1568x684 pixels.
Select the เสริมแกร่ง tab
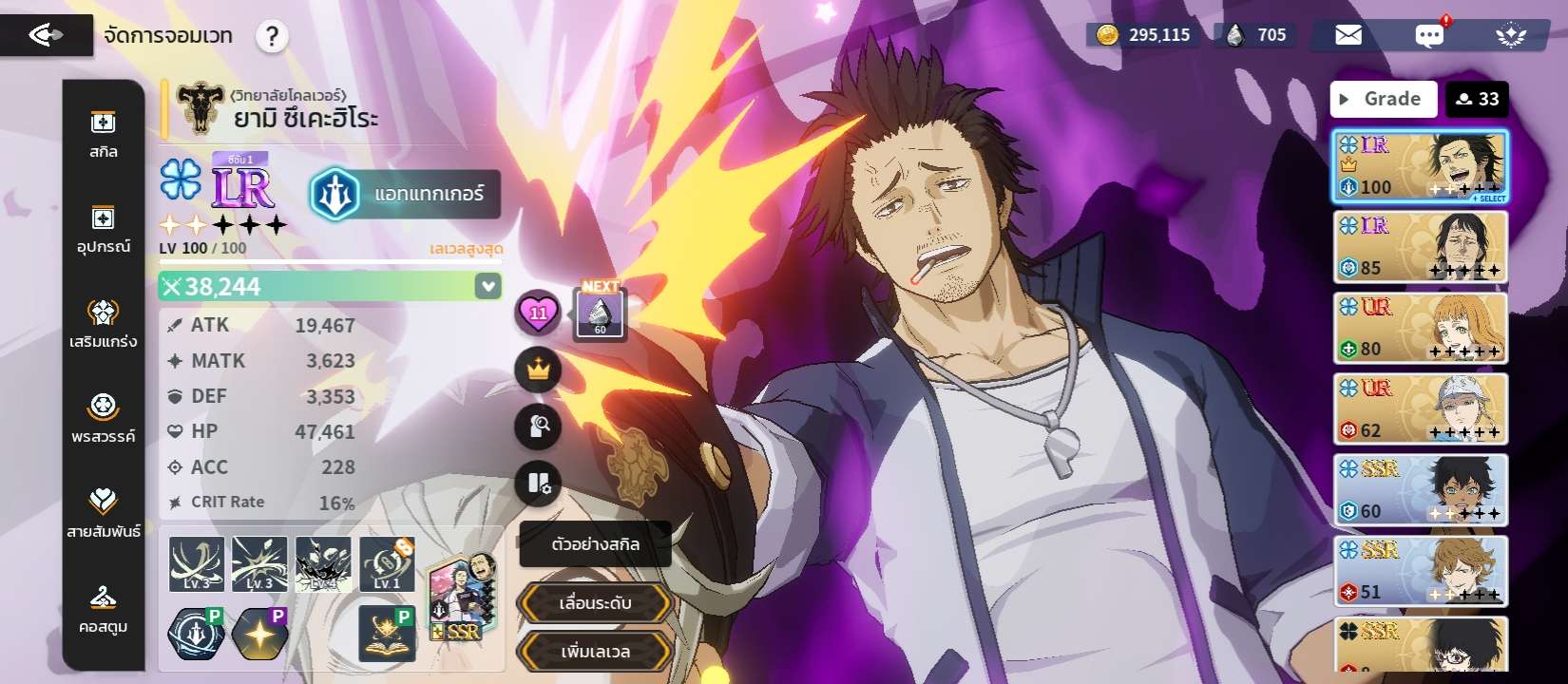click(103, 323)
